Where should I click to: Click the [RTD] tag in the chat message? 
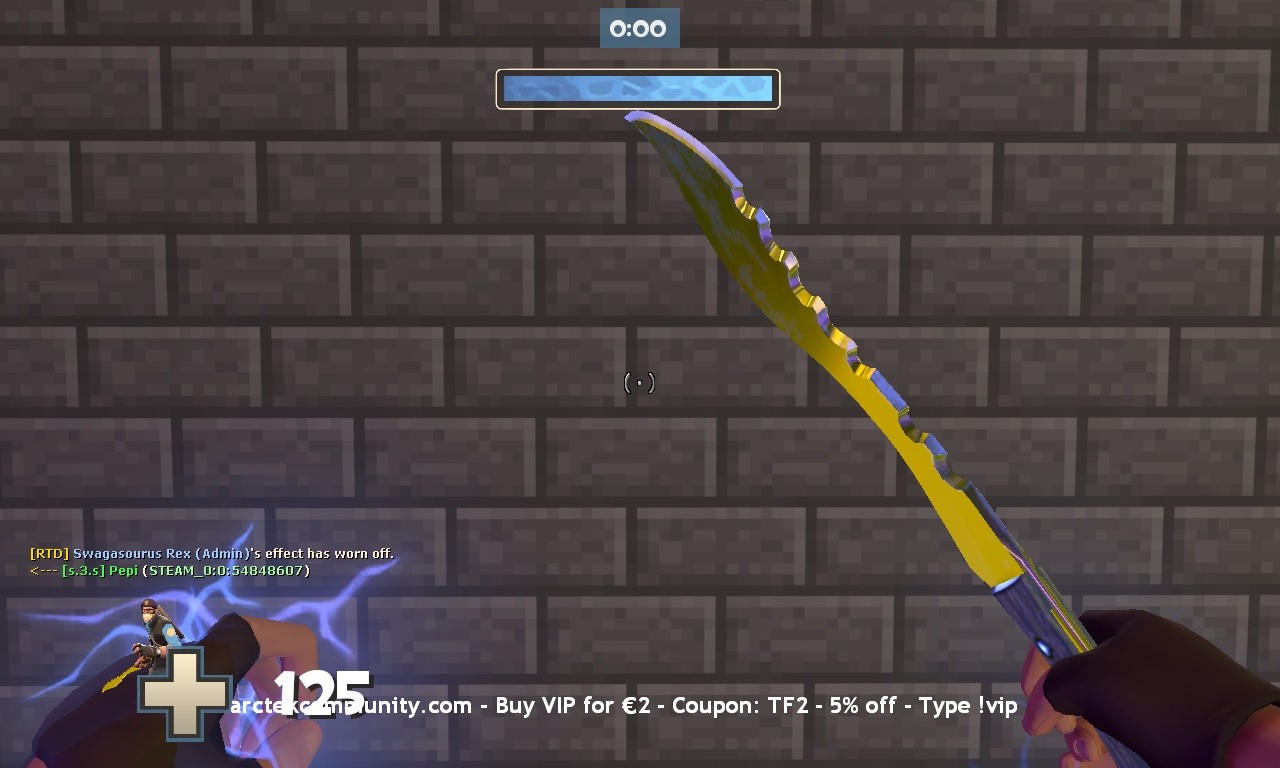(47, 553)
